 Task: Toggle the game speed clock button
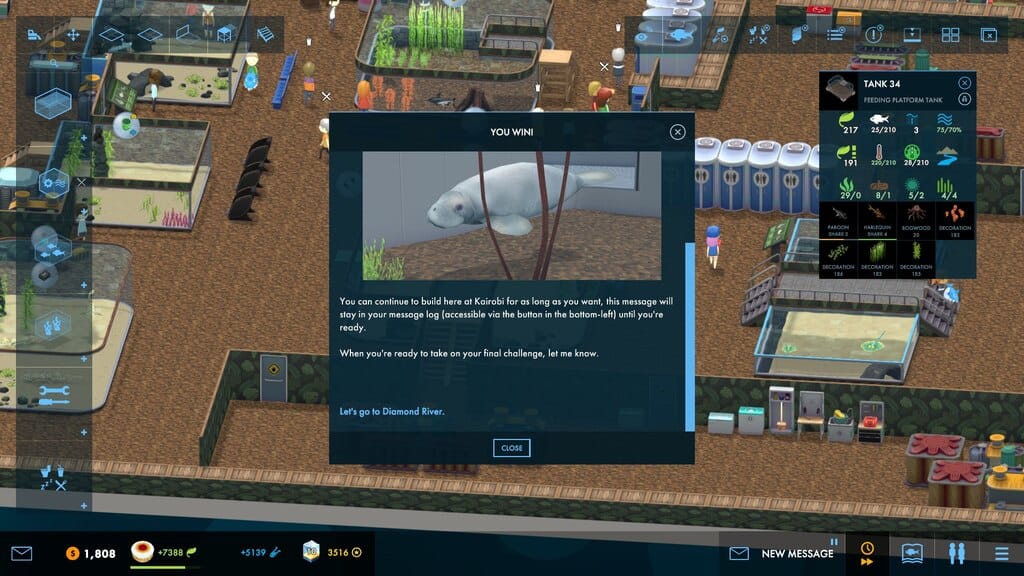tap(866, 552)
